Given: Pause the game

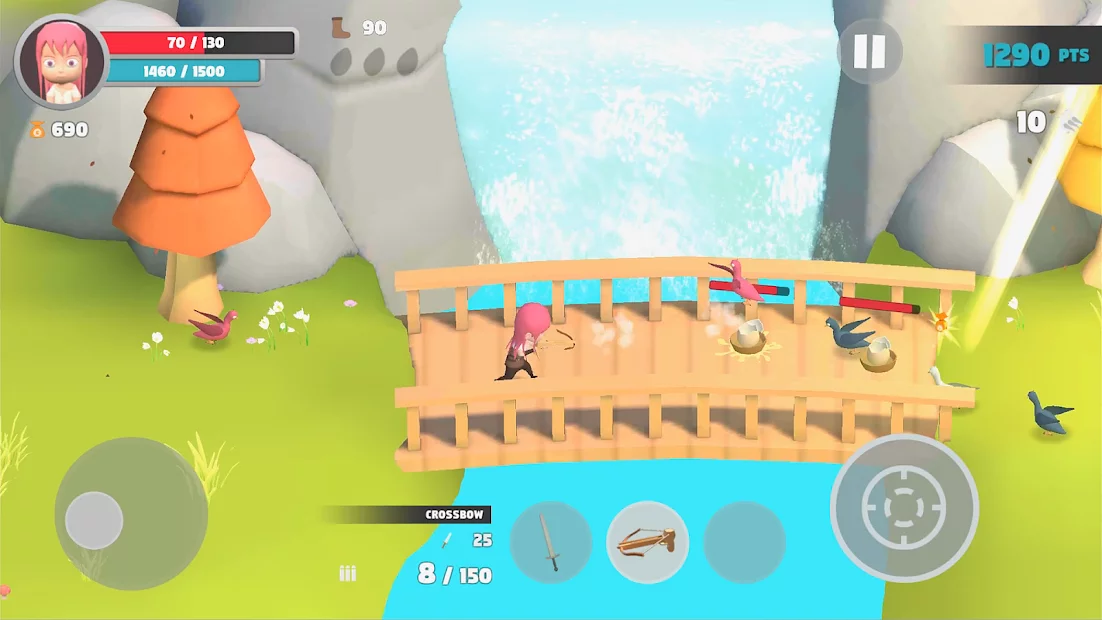Looking at the screenshot, I should [x=869, y=52].
